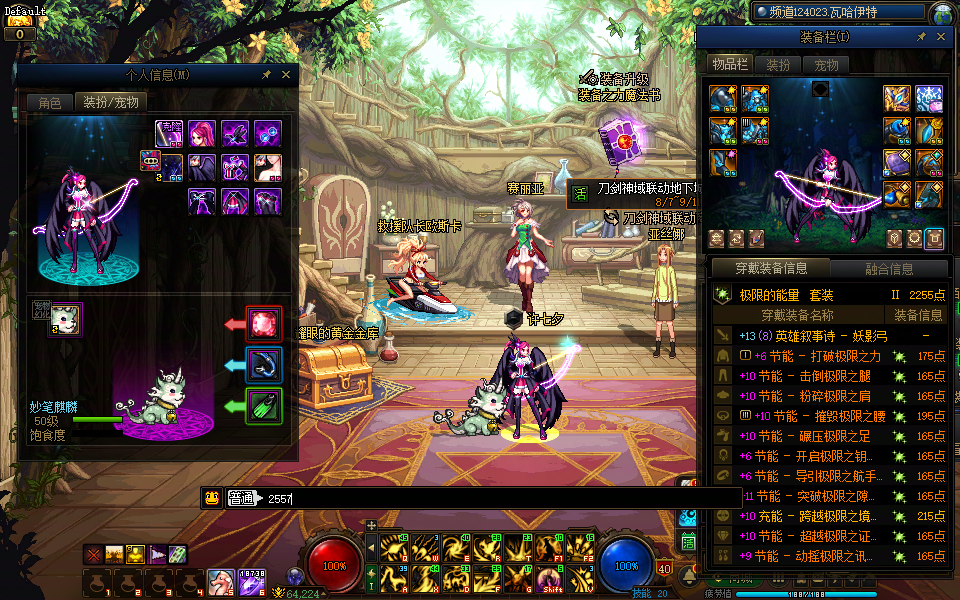Click the red gem pet equipment slot
This screenshot has width=960, height=600.
point(265,324)
